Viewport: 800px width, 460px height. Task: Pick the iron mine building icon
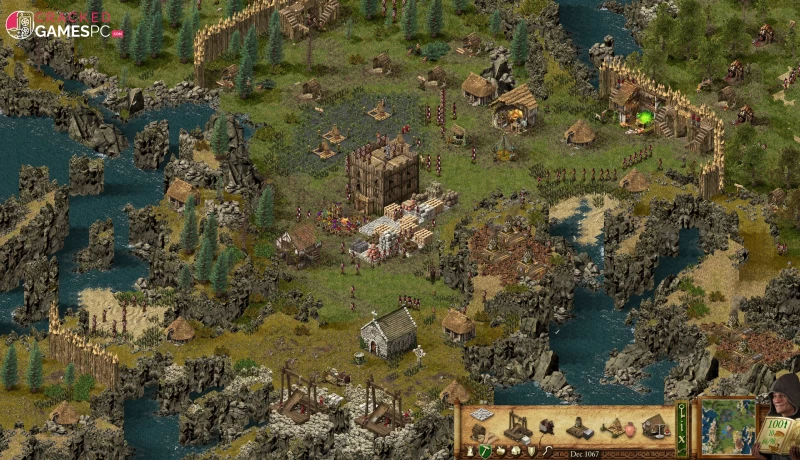pos(580,430)
